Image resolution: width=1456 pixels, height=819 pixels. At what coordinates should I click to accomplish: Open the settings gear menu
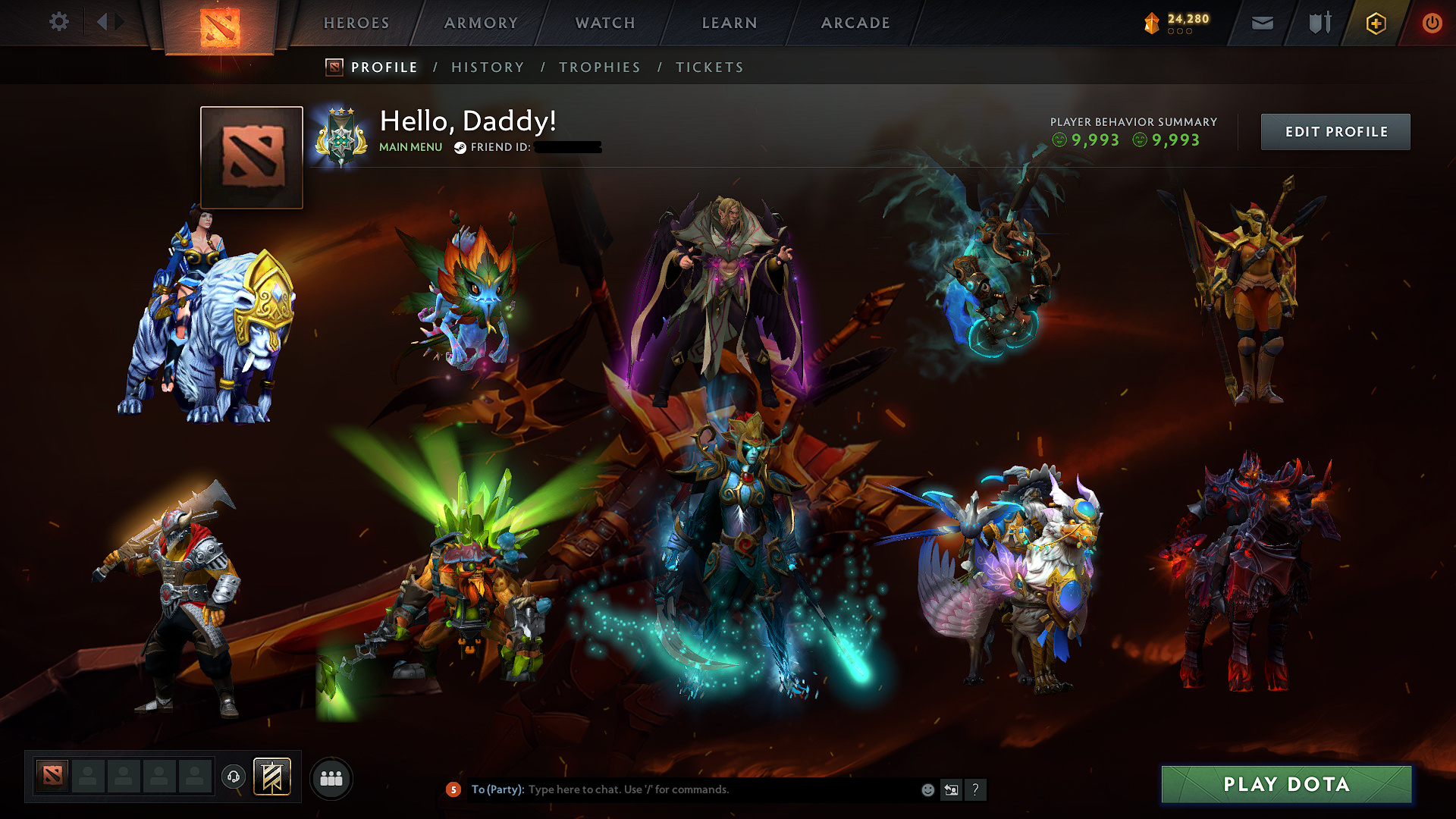tap(58, 22)
